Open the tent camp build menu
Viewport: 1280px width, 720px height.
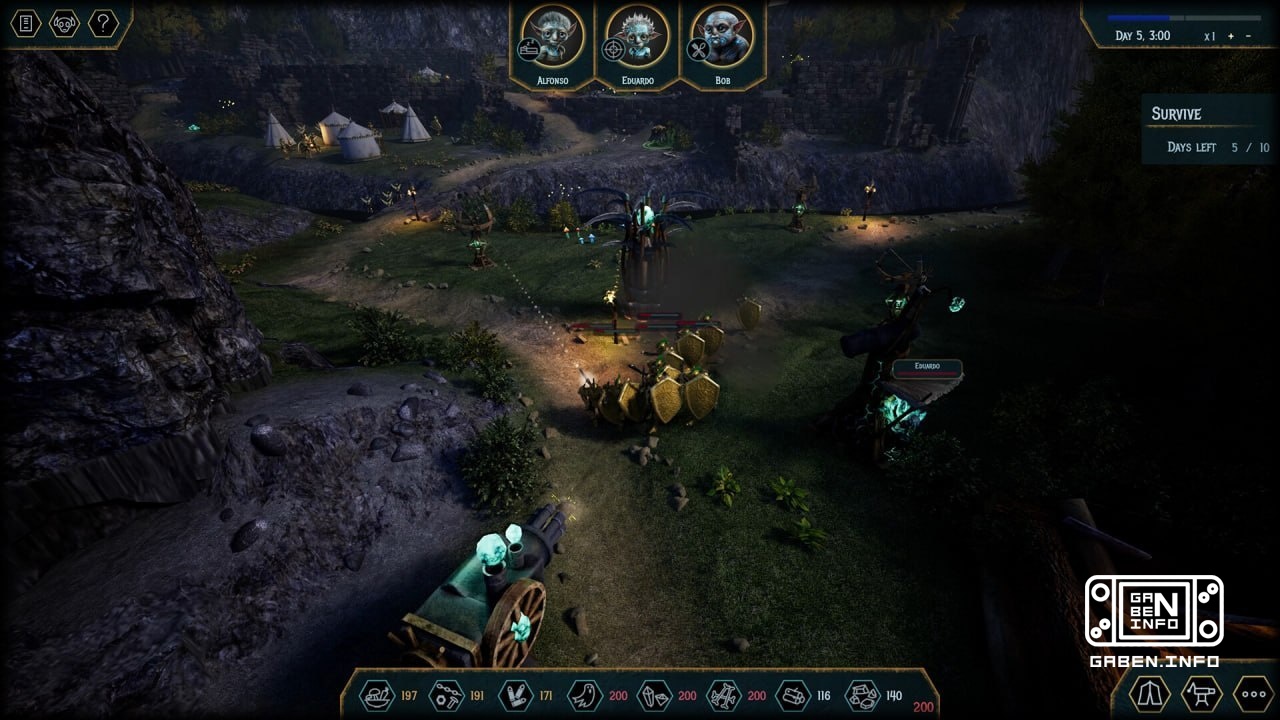pos(1150,693)
